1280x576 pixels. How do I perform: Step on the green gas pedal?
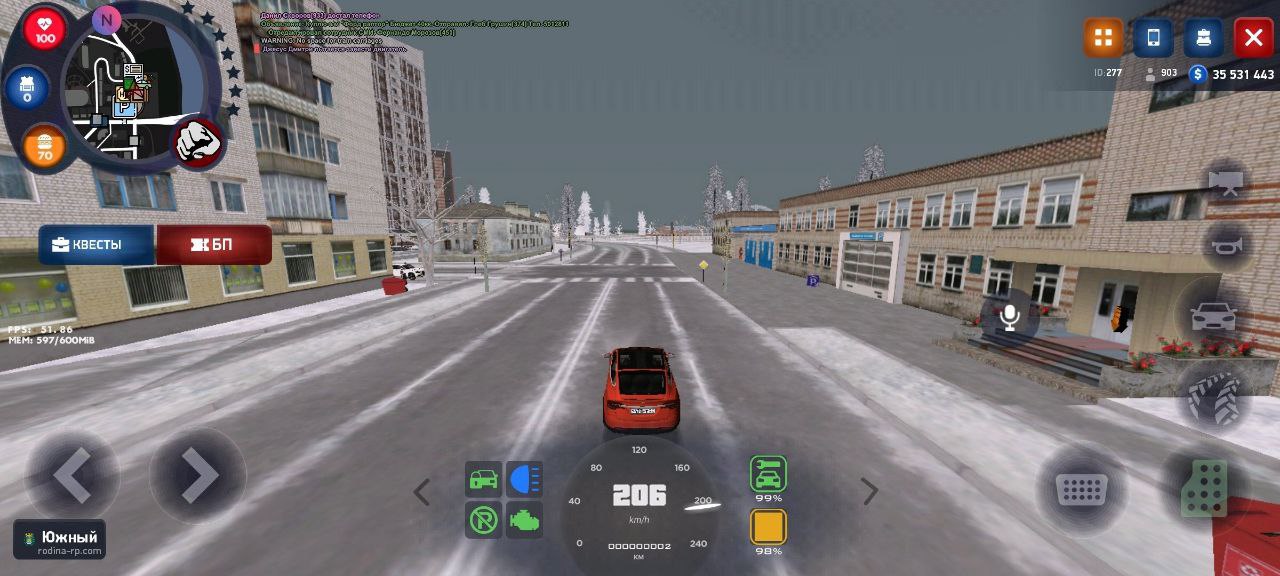[1204, 488]
